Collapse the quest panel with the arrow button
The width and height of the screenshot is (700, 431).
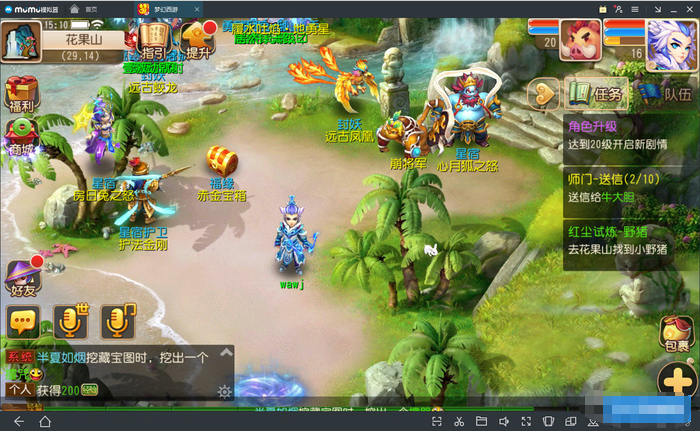(544, 95)
